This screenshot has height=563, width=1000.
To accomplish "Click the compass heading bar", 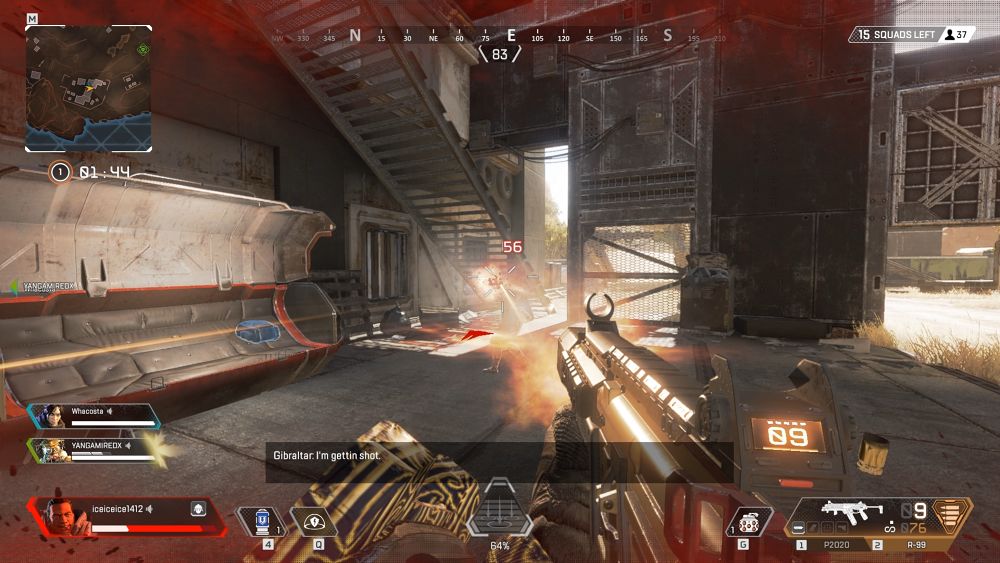I will 499,37.
